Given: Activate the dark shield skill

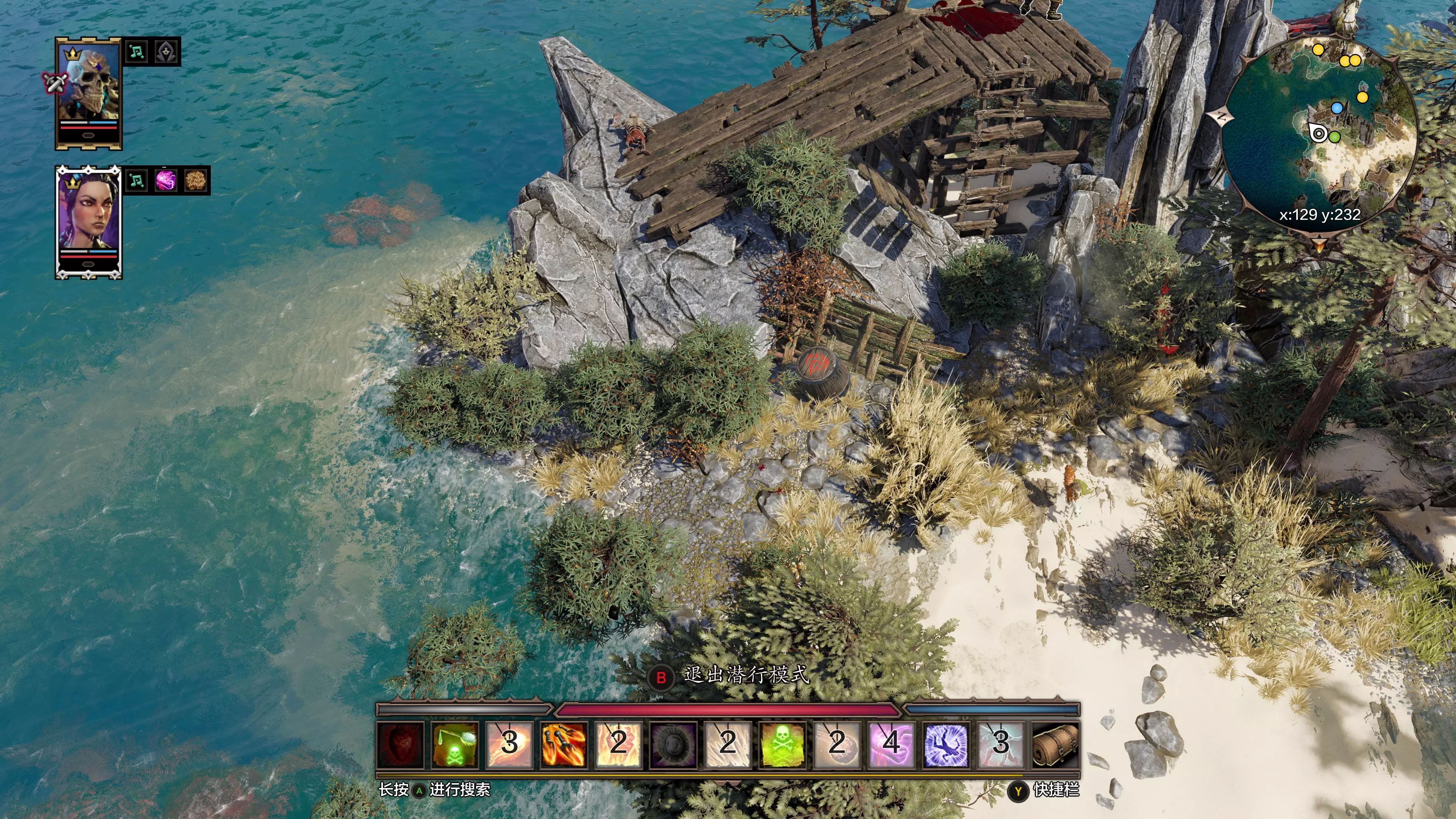Looking at the screenshot, I should [673, 744].
